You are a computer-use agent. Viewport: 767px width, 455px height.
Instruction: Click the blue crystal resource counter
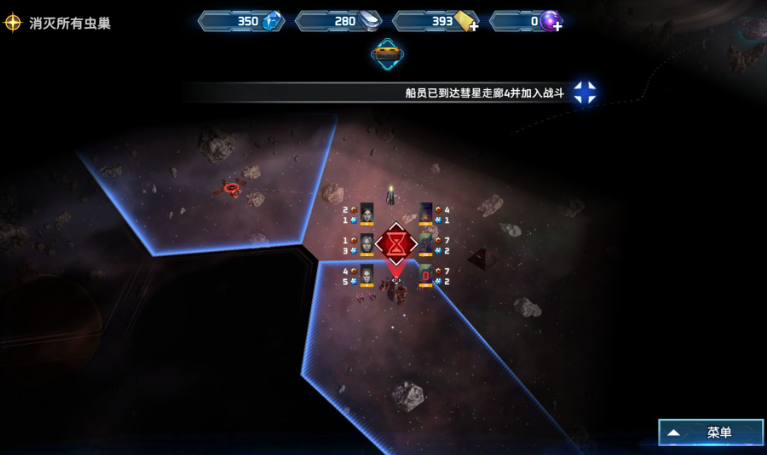[x=241, y=20]
